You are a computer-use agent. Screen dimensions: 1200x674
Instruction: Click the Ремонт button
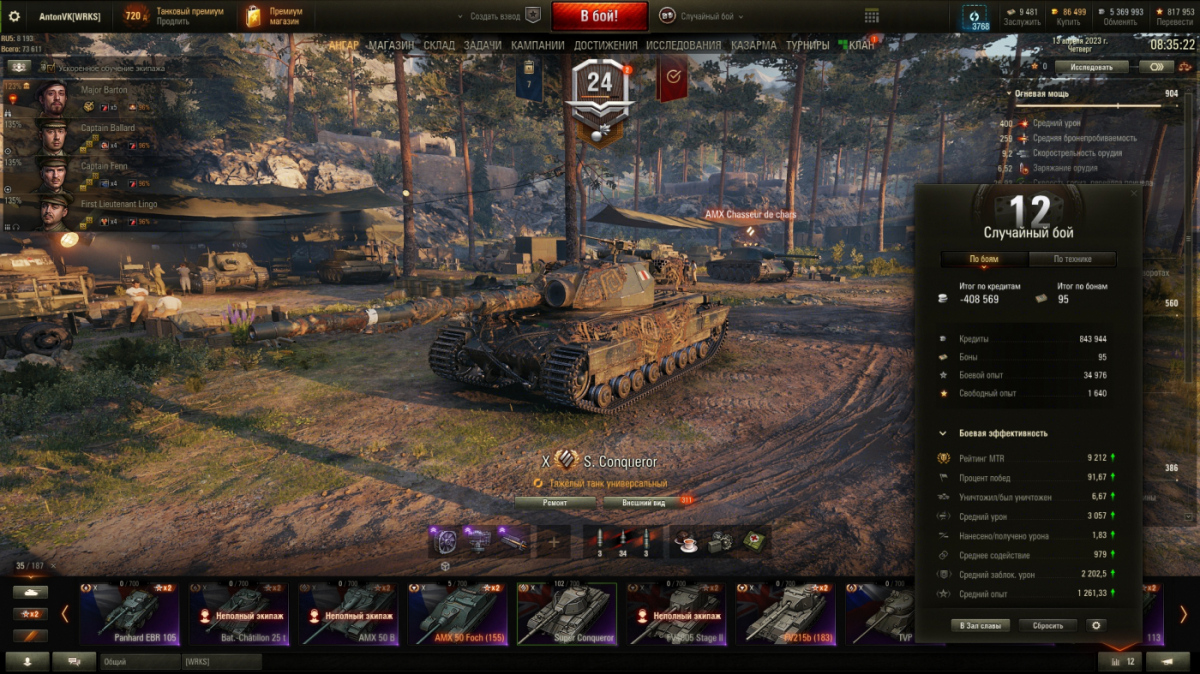(555, 503)
